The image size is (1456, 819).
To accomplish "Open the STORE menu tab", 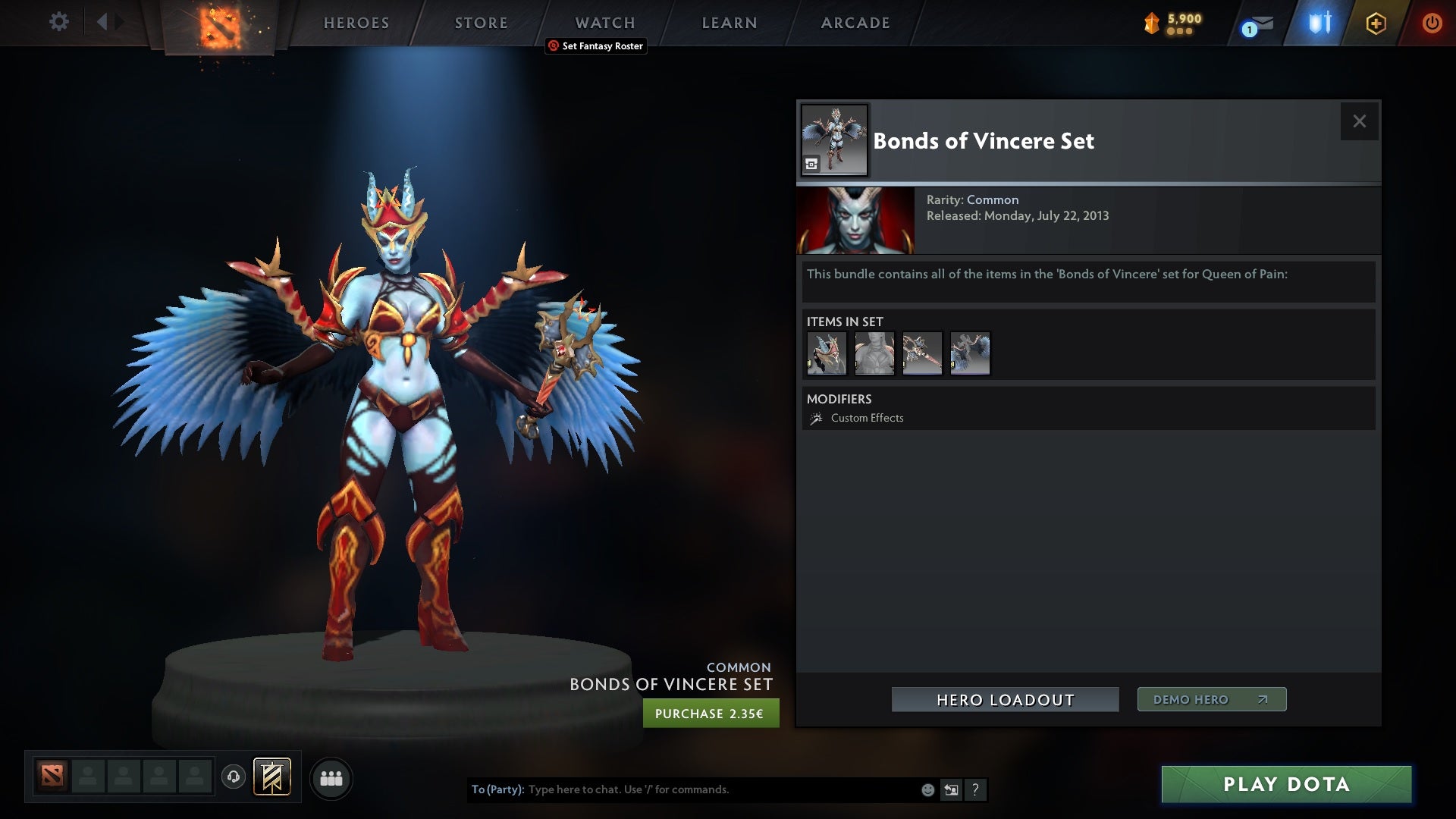I will tap(481, 23).
